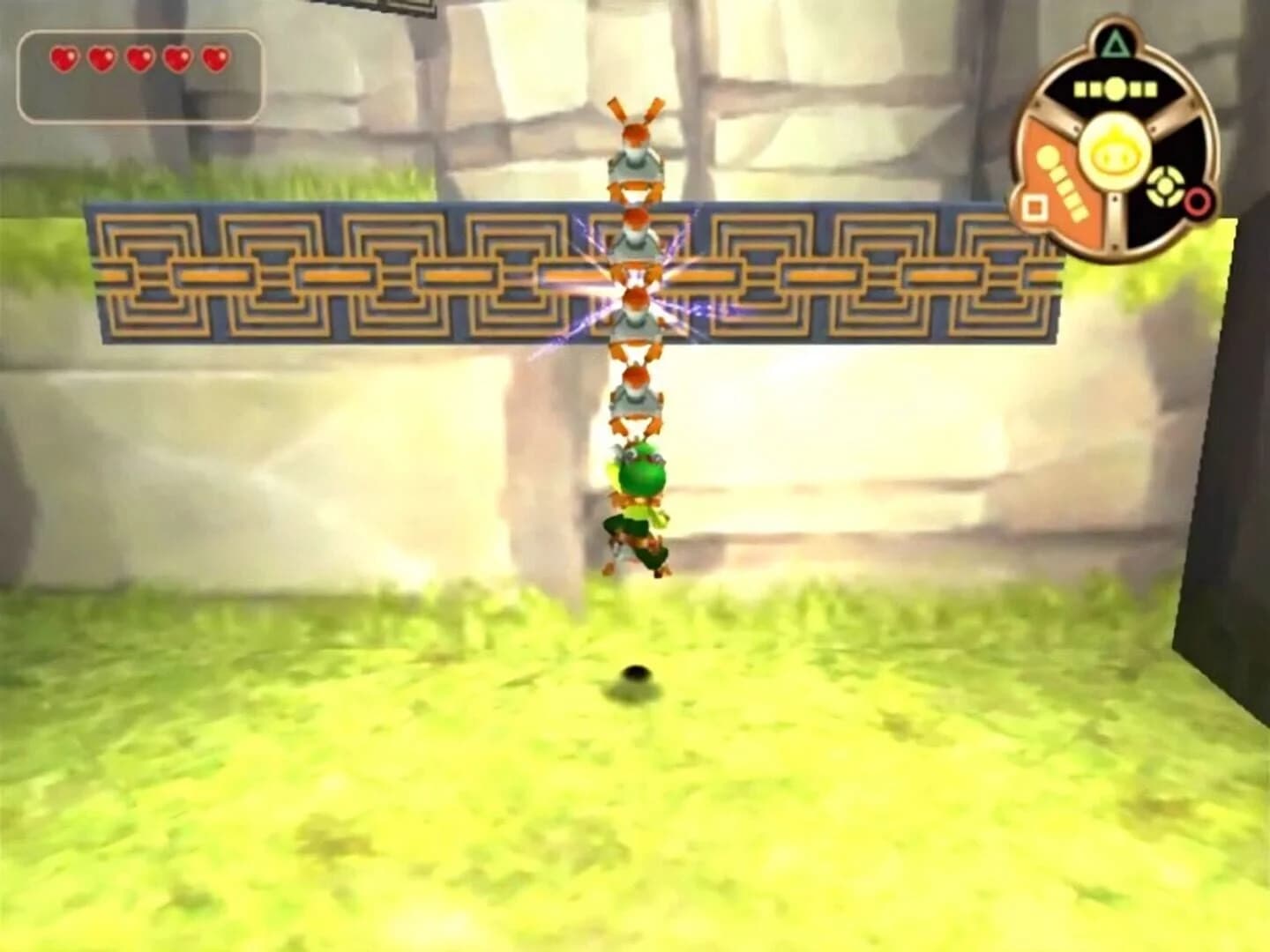
Task: Select the orange square icon on the dial wedge
Action: [1034, 207]
